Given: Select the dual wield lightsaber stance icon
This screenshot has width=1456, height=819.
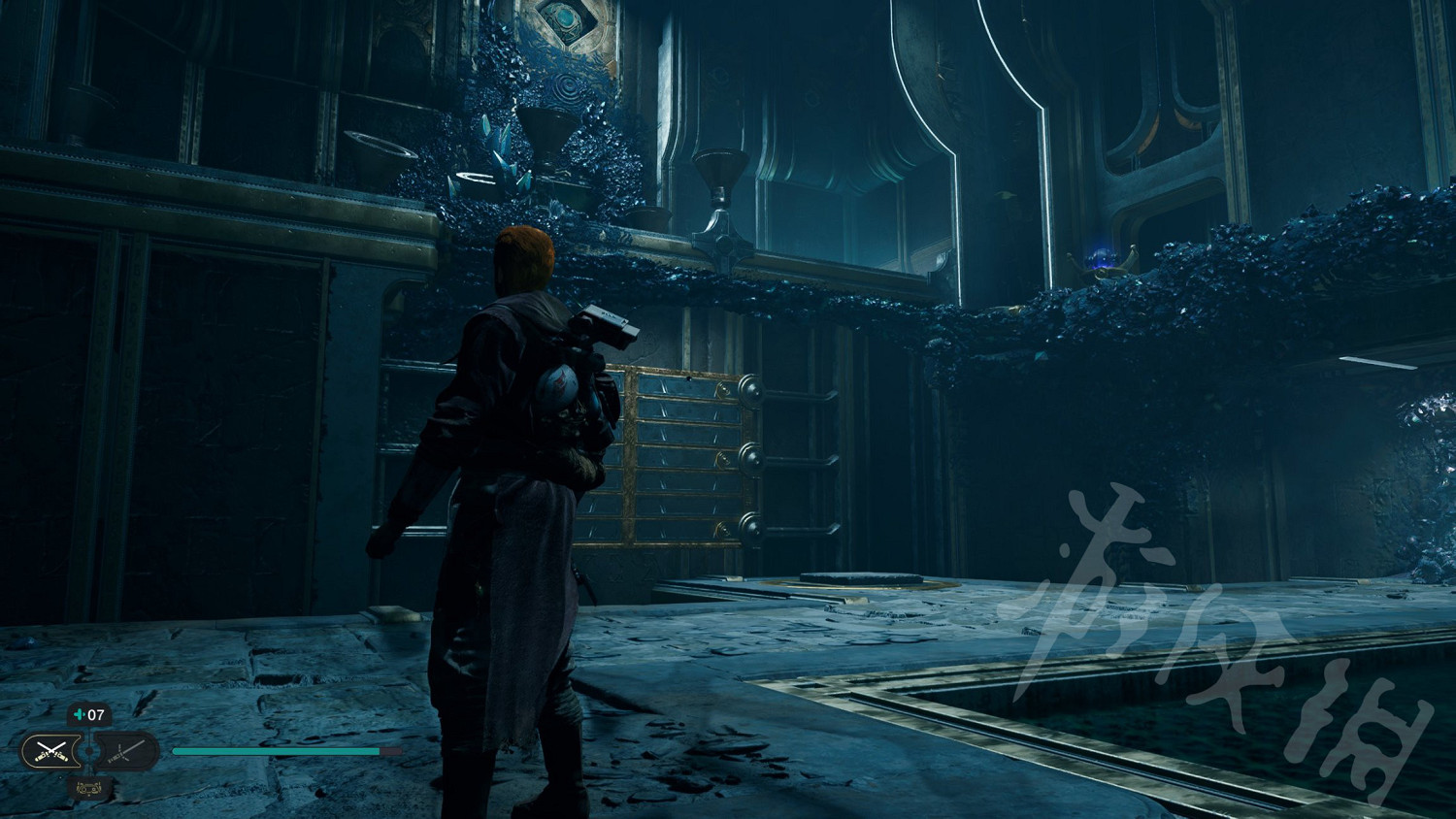Looking at the screenshot, I should coord(50,750).
